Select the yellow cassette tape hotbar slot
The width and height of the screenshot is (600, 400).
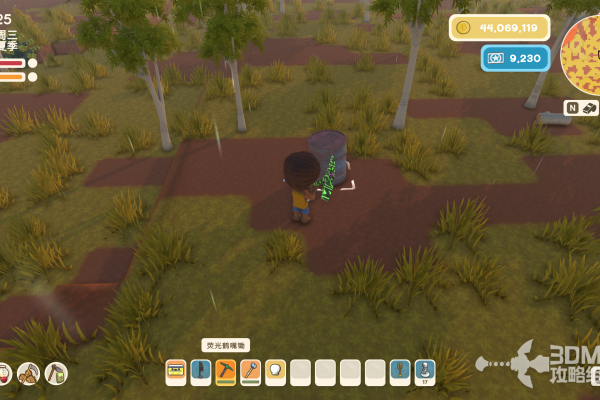pos(176,372)
